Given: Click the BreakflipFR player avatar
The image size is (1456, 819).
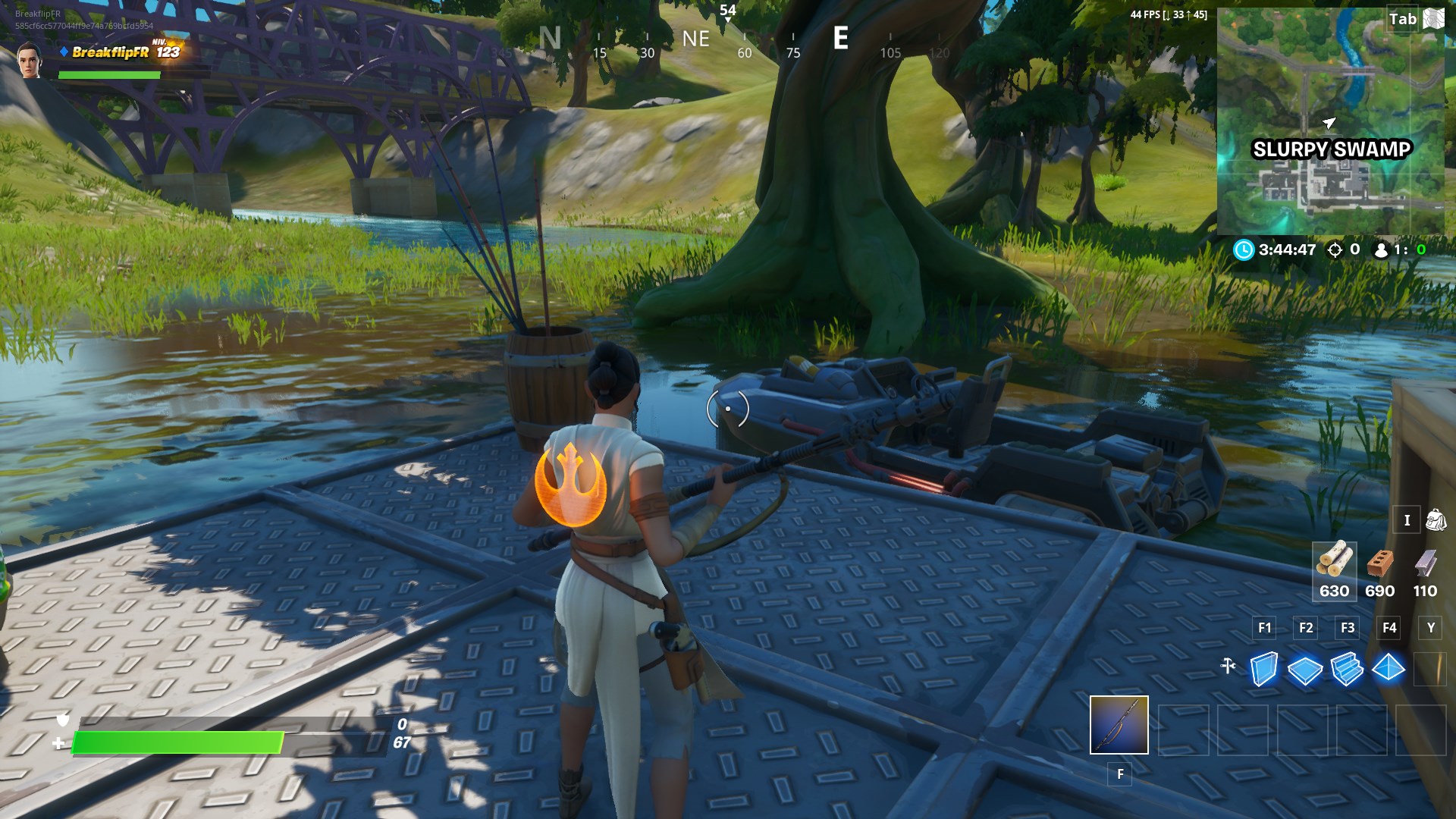Looking at the screenshot, I should tap(30, 59).
